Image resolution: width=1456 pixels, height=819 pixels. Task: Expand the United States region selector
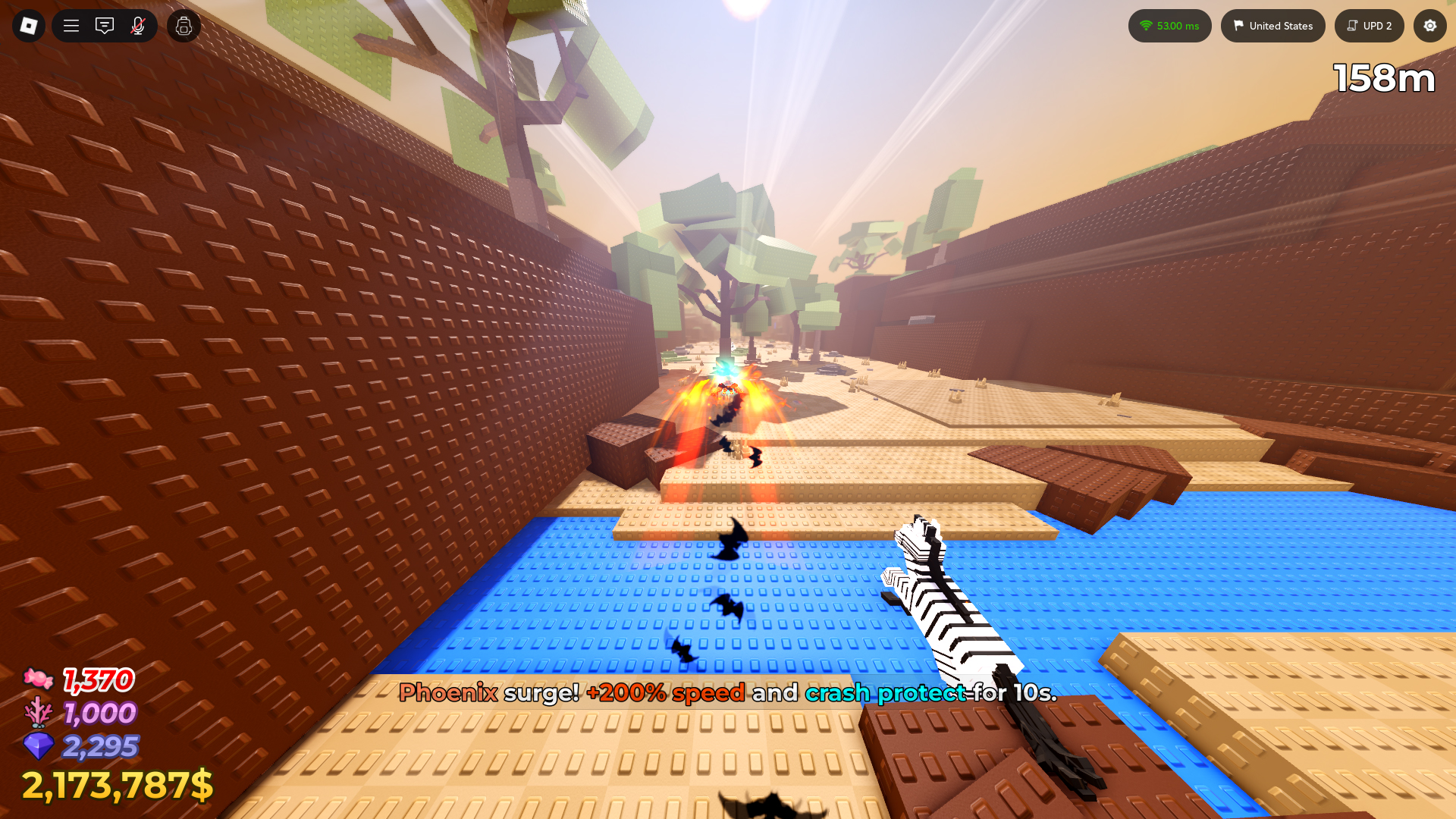click(1272, 25)
